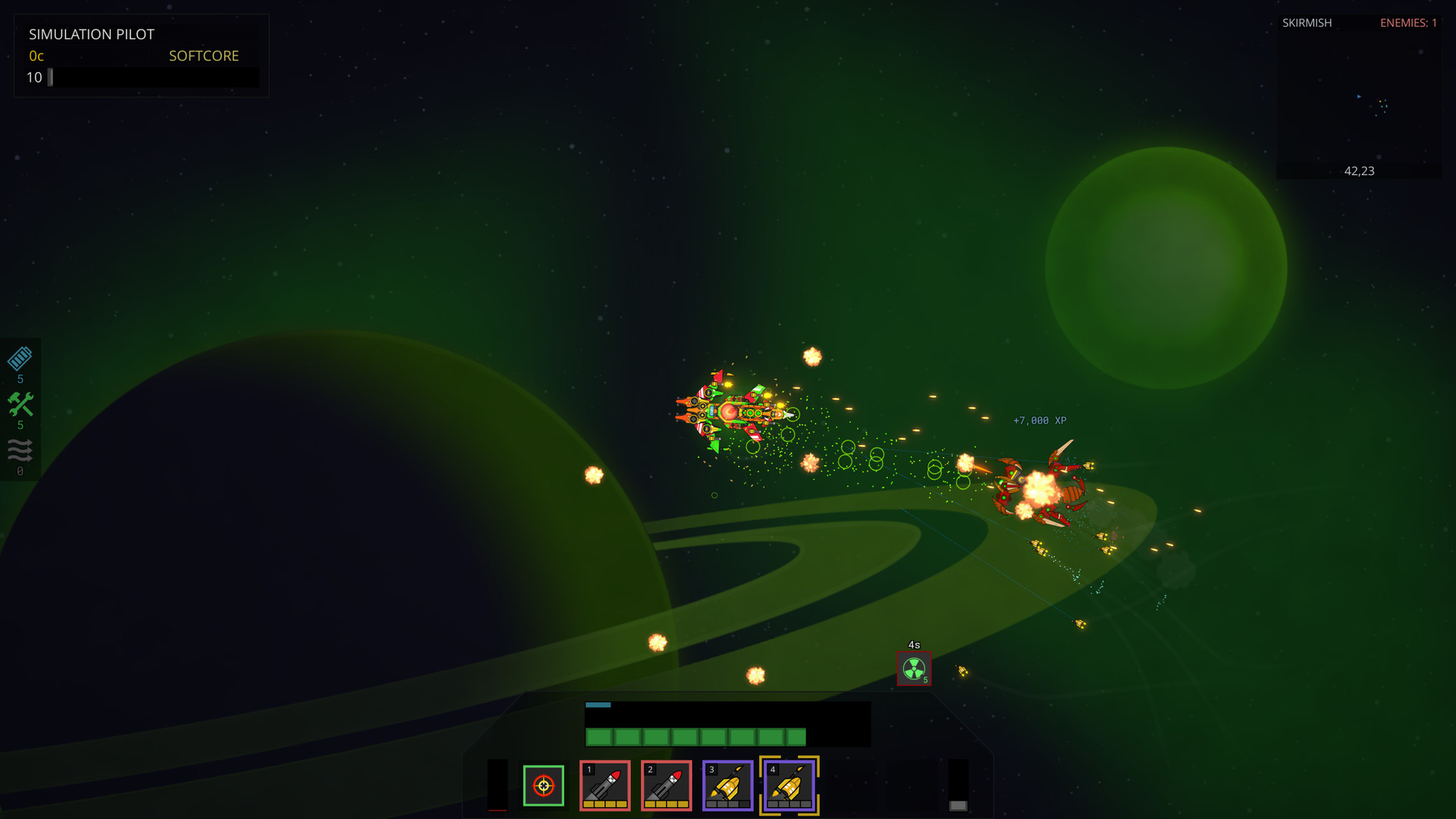Select the torpedo in hotbar slot 4
1456x819 pixels.
click(789, 786)
